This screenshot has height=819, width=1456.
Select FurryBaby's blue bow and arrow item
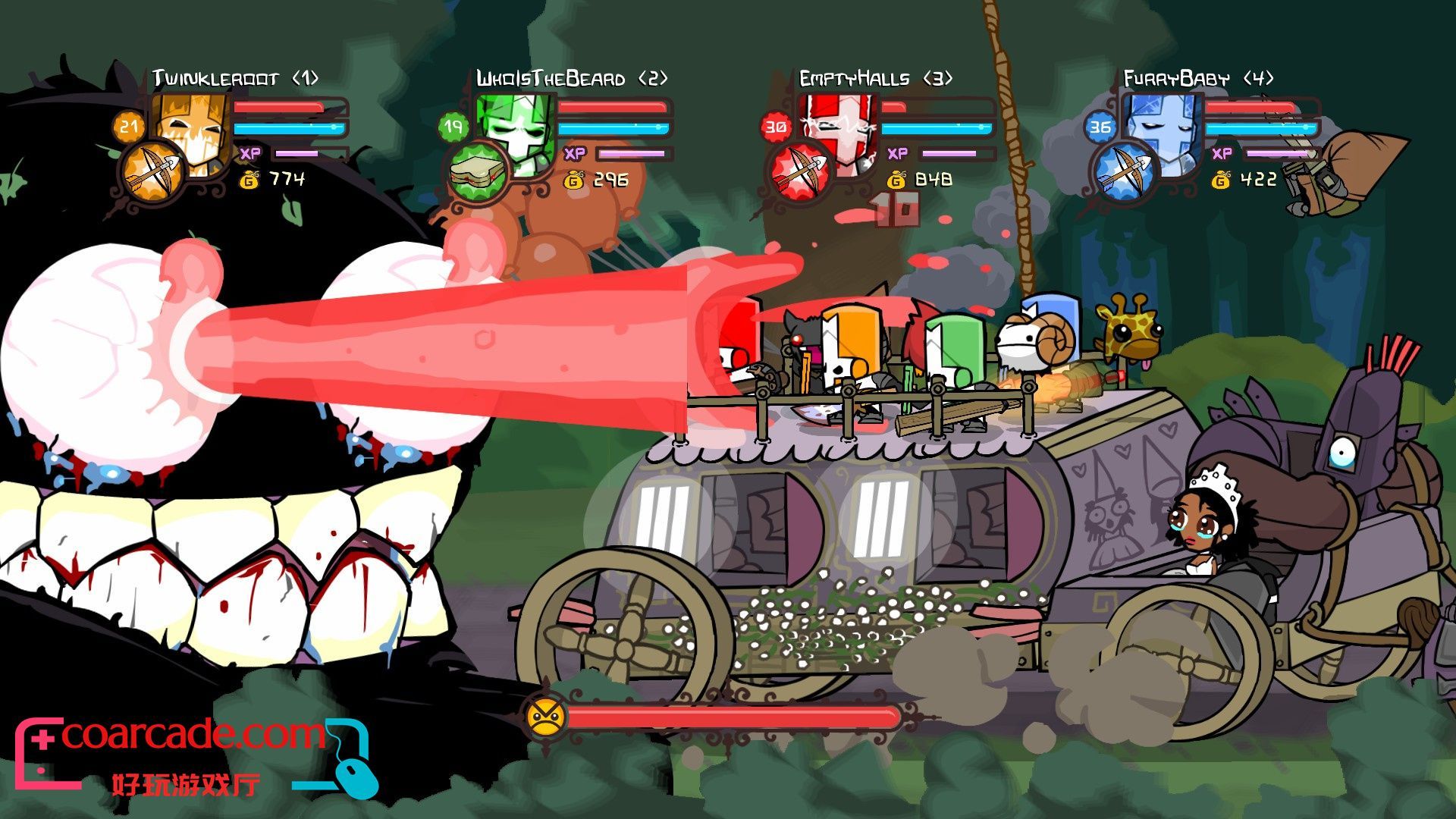coord(1123,172)
